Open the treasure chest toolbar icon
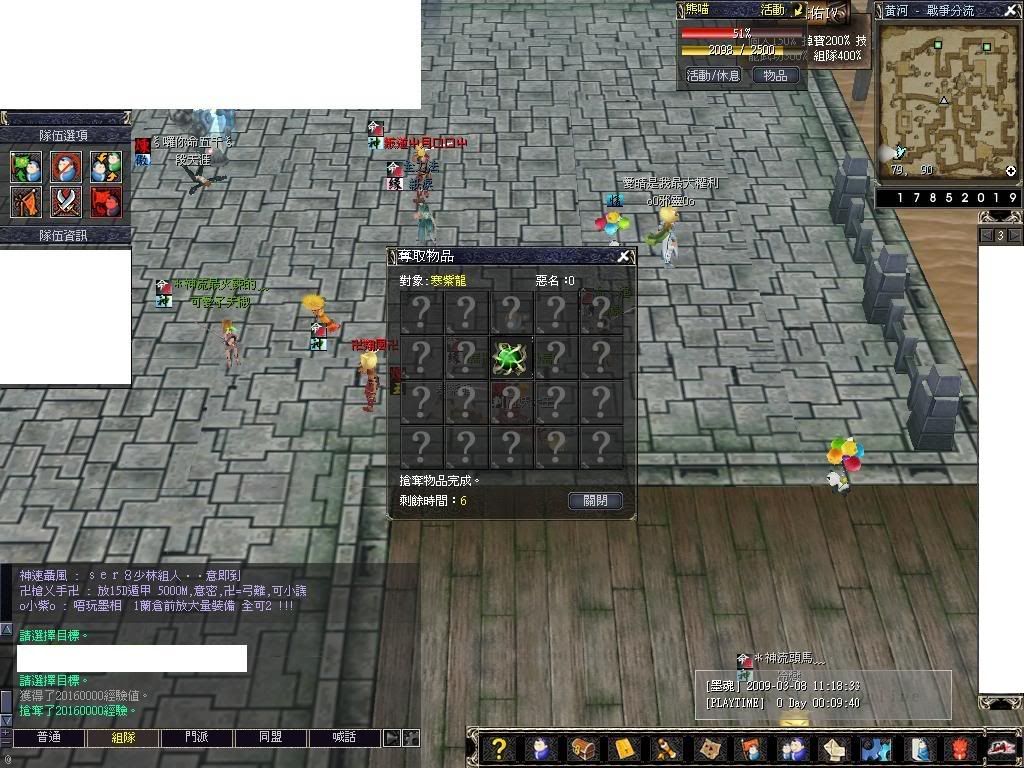 click(582, 748)
